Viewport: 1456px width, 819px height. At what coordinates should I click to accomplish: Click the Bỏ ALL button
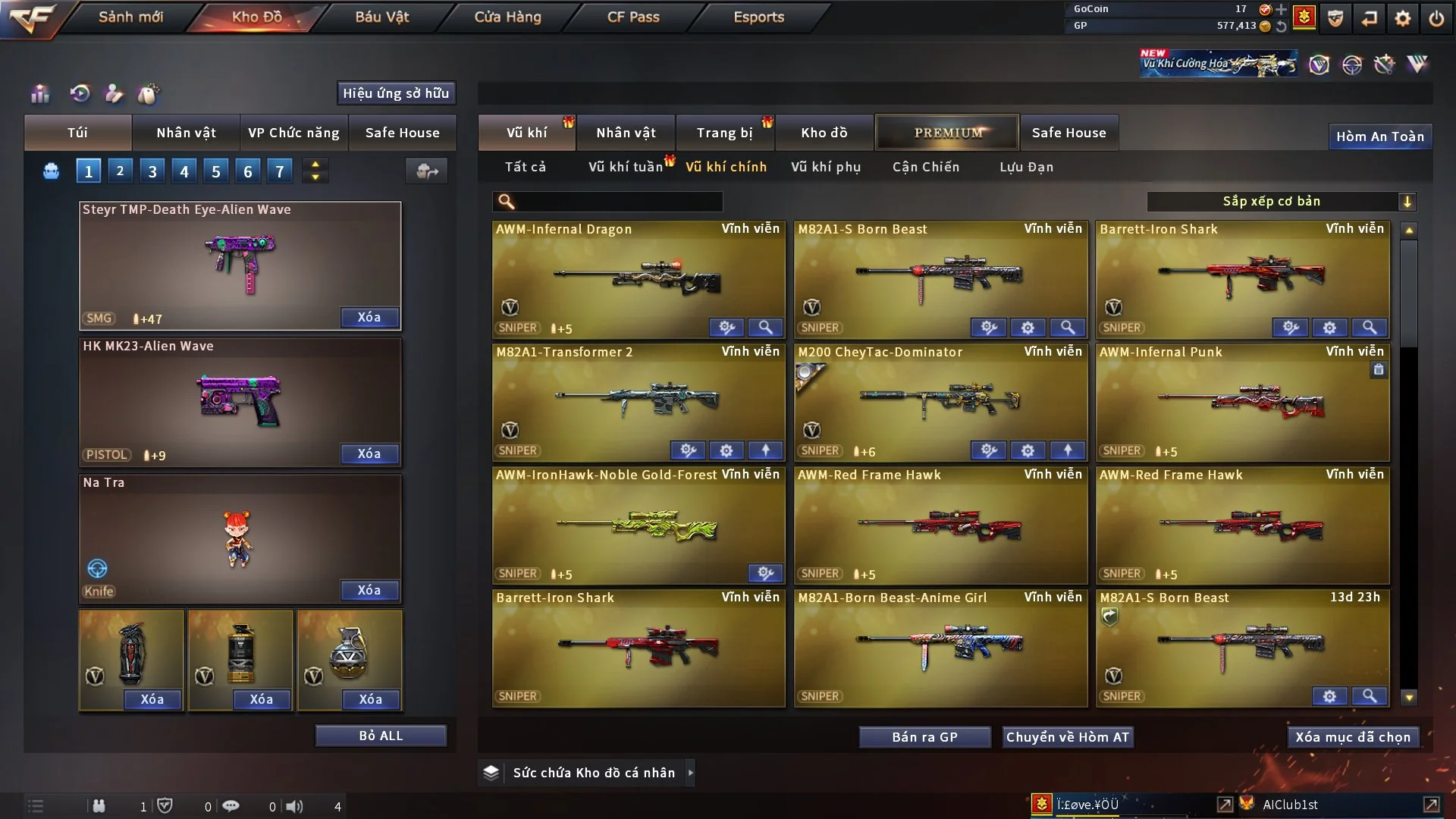tap(381, 736)
